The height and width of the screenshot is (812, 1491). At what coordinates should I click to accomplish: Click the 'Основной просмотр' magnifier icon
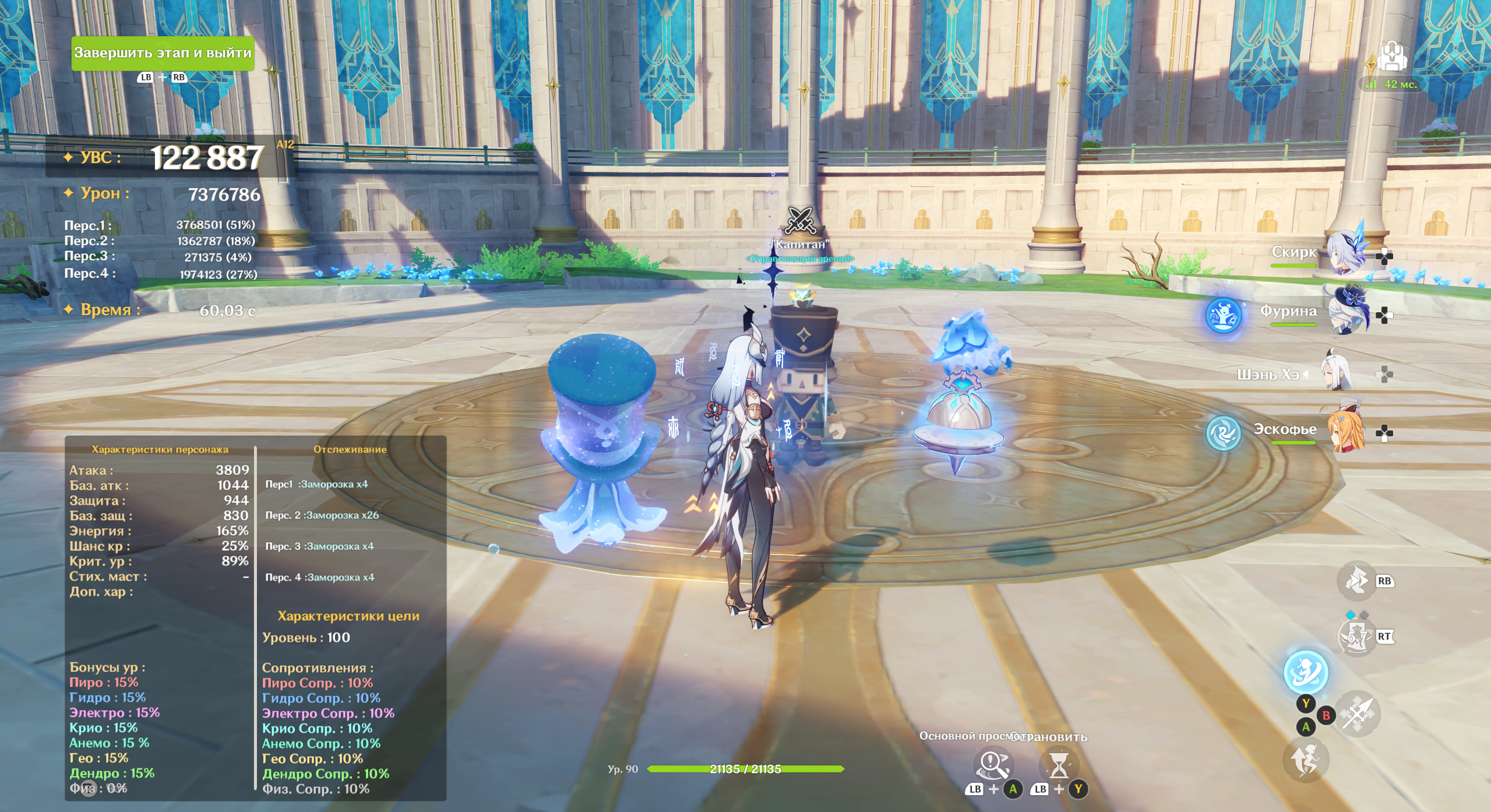click(x=993, y=765)
